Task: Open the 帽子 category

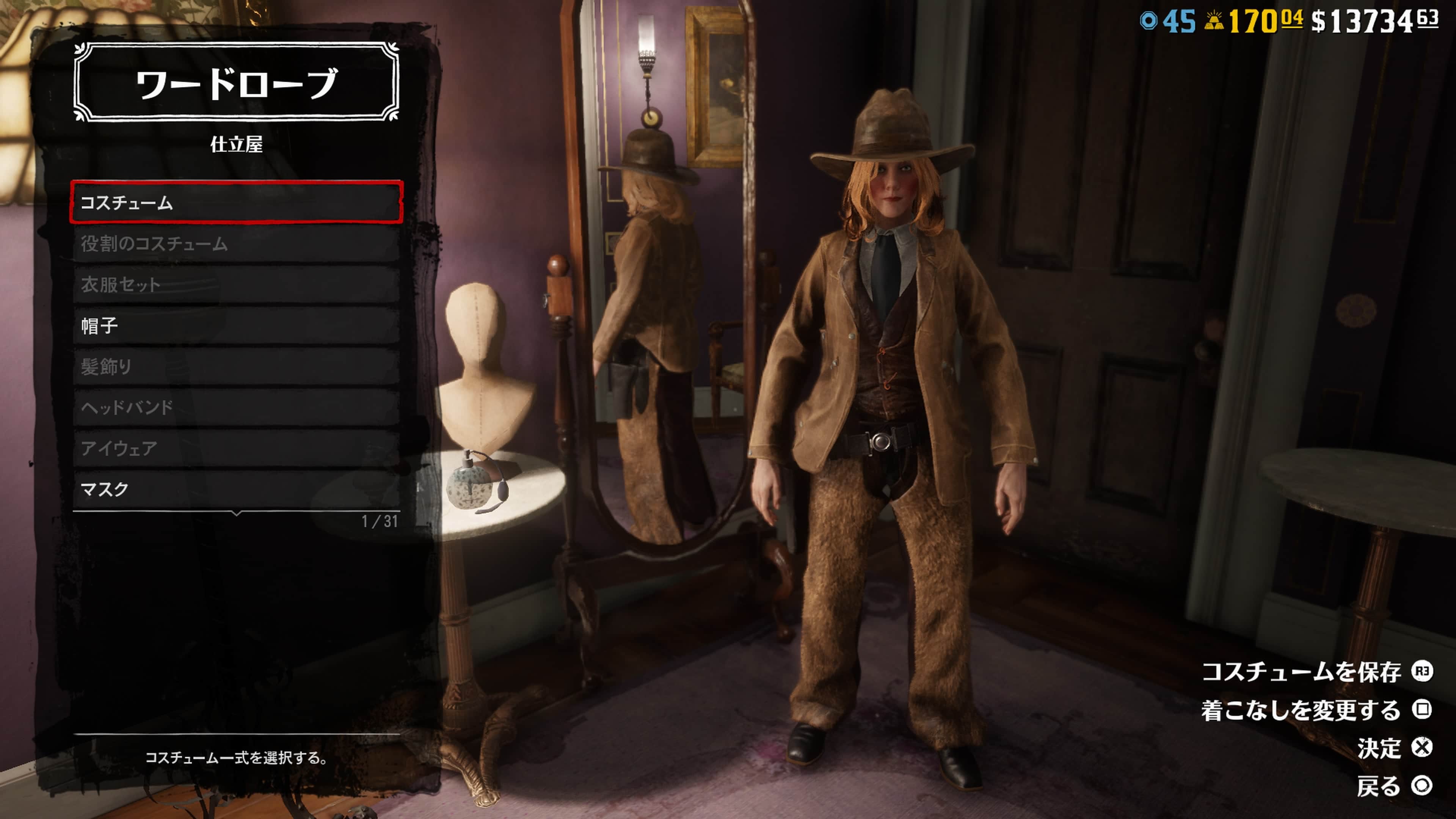Action: (236, 326)
